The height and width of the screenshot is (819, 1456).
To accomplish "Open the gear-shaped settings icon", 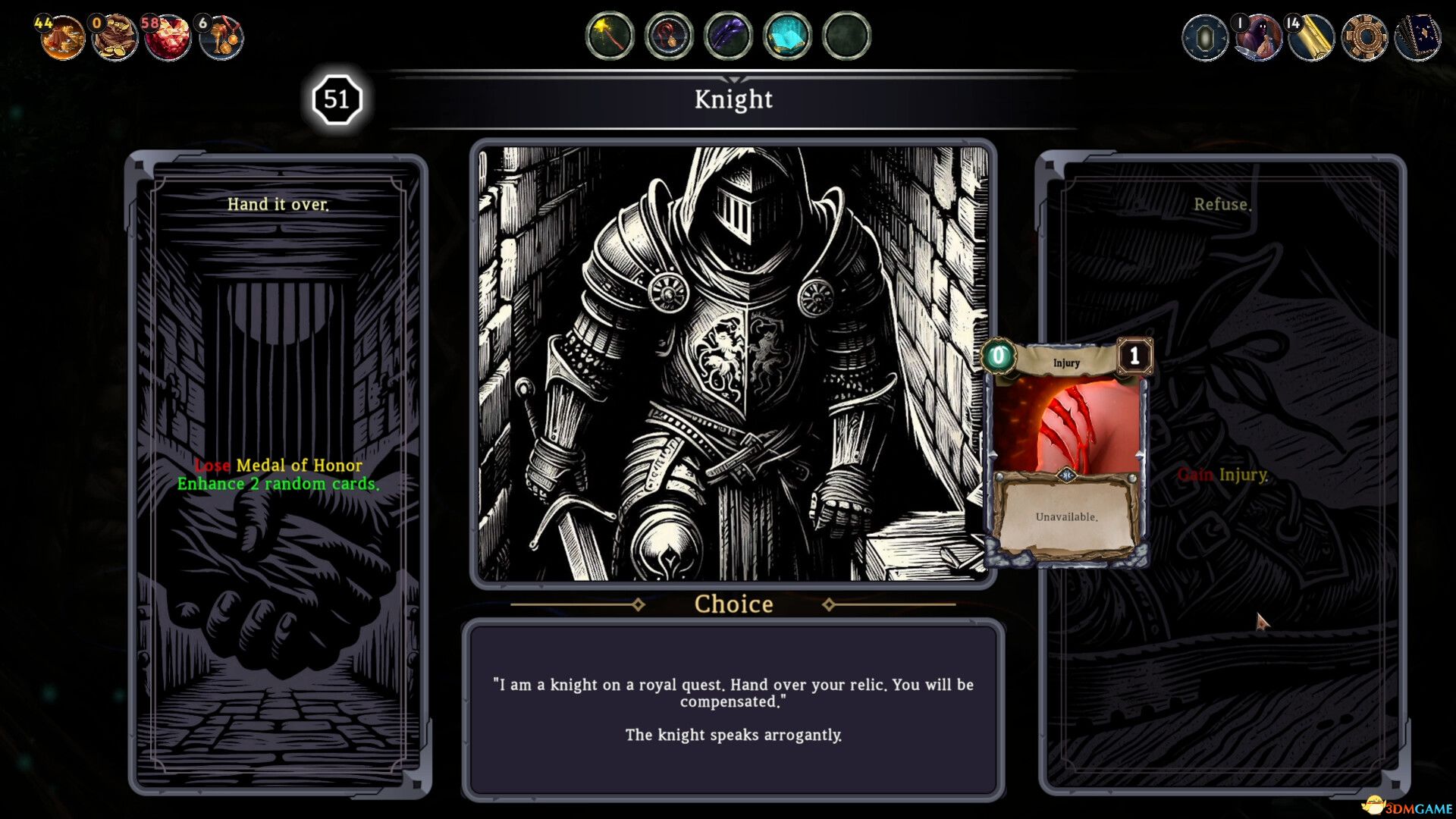I will point(1363,36).
